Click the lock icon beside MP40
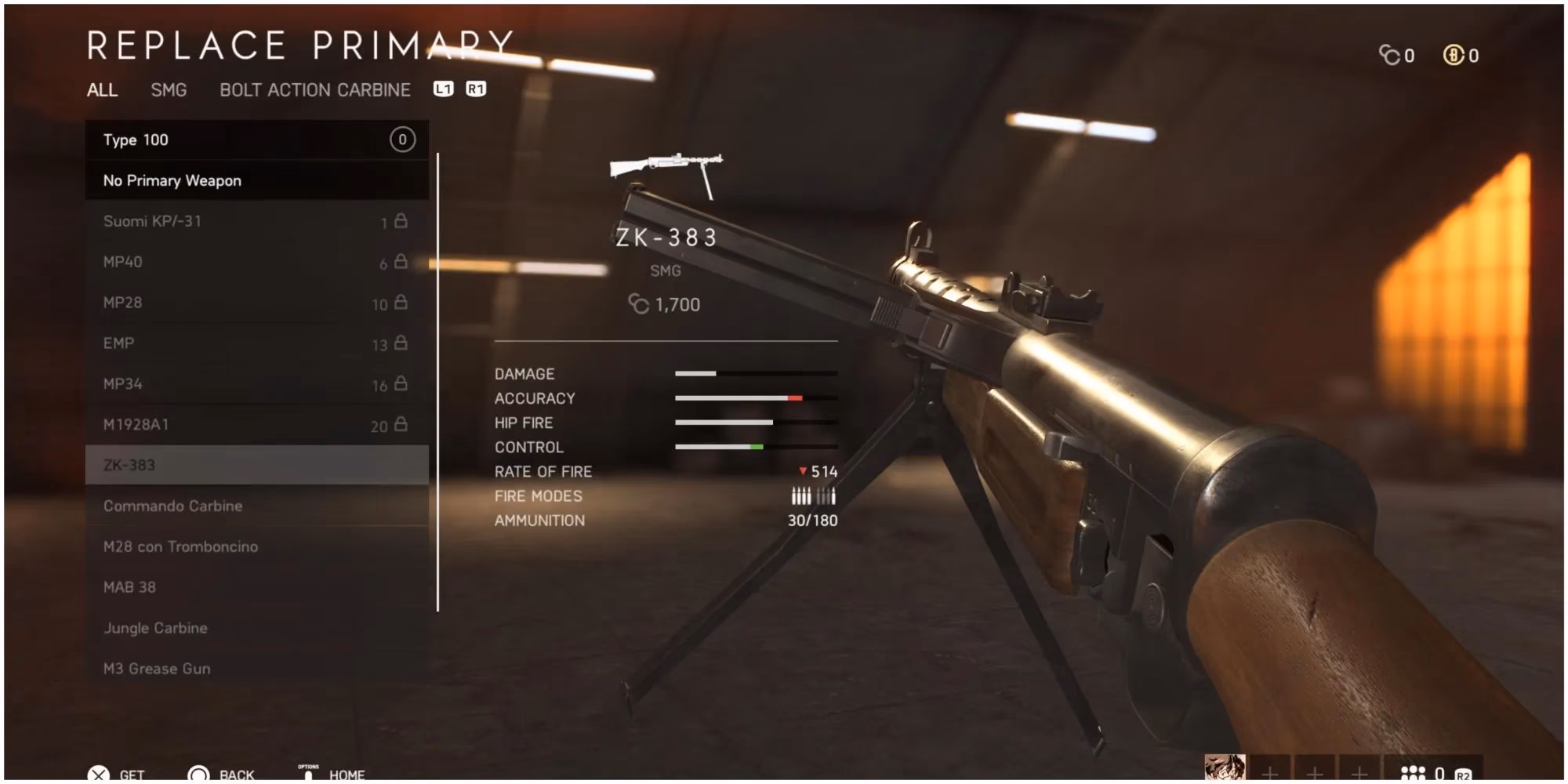This screenshot has width=1568, height=784. click(x=401, y=262)
